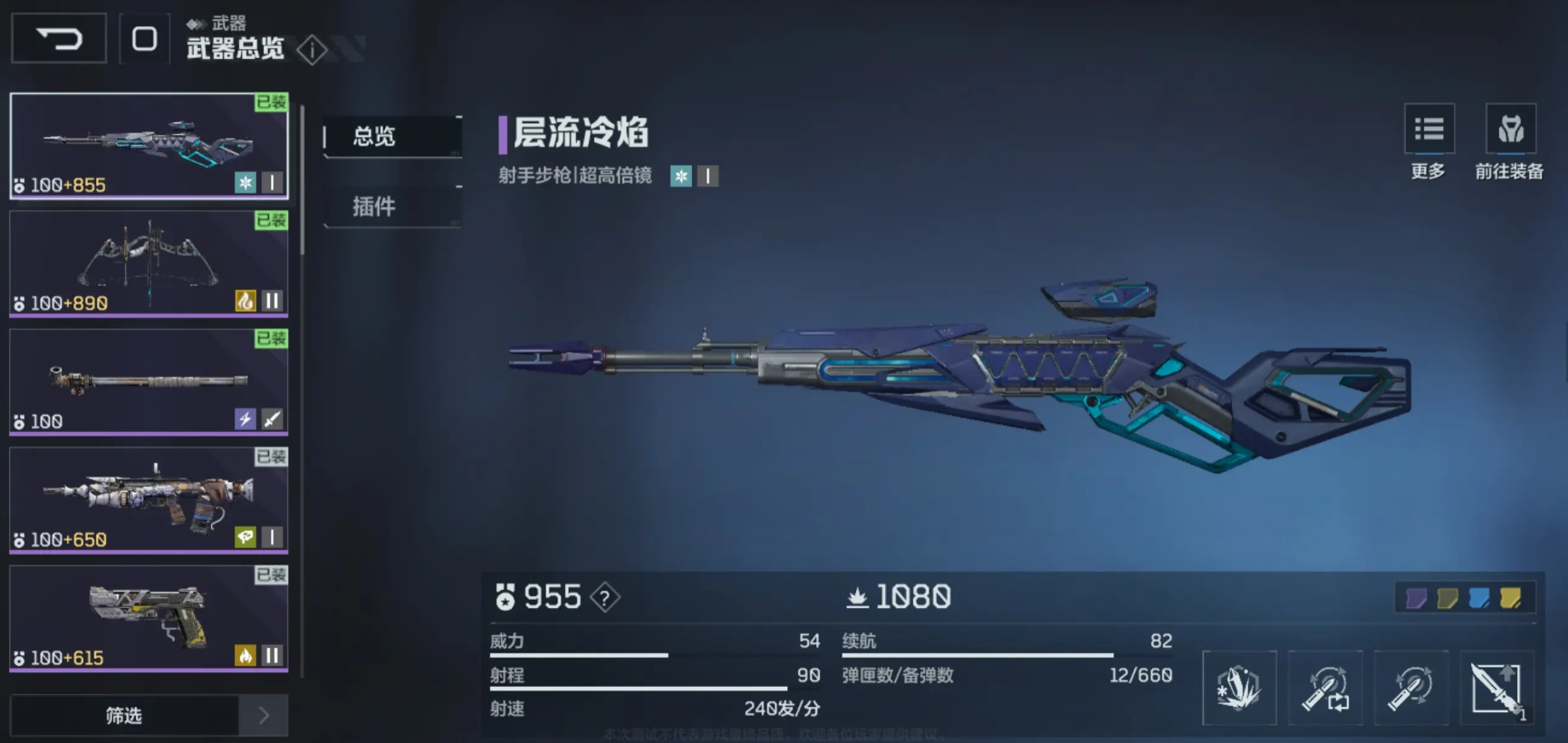Open the info tooltip beside 武器总览
The image size is (1568, 743).
(313, 51)
